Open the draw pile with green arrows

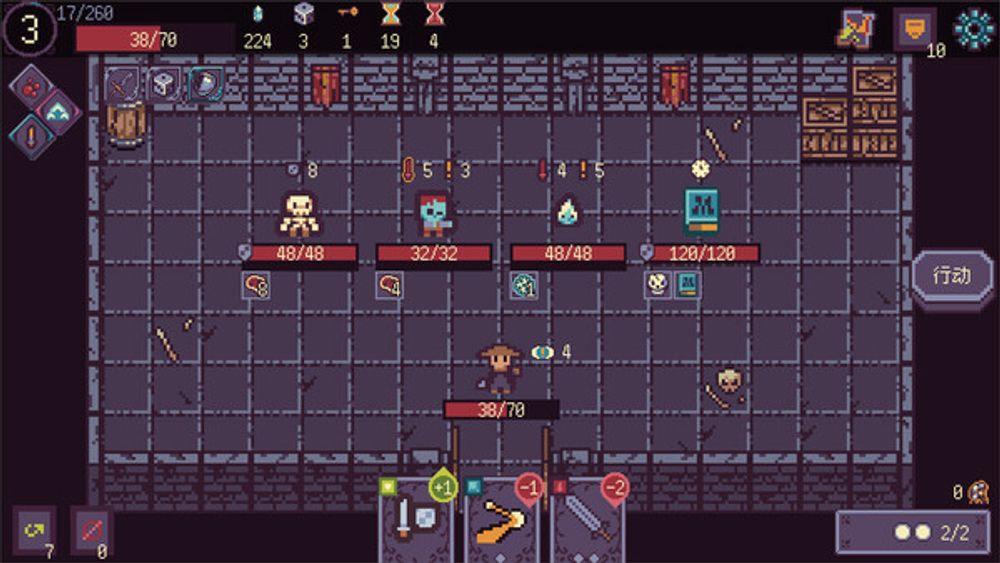[34, 530]
